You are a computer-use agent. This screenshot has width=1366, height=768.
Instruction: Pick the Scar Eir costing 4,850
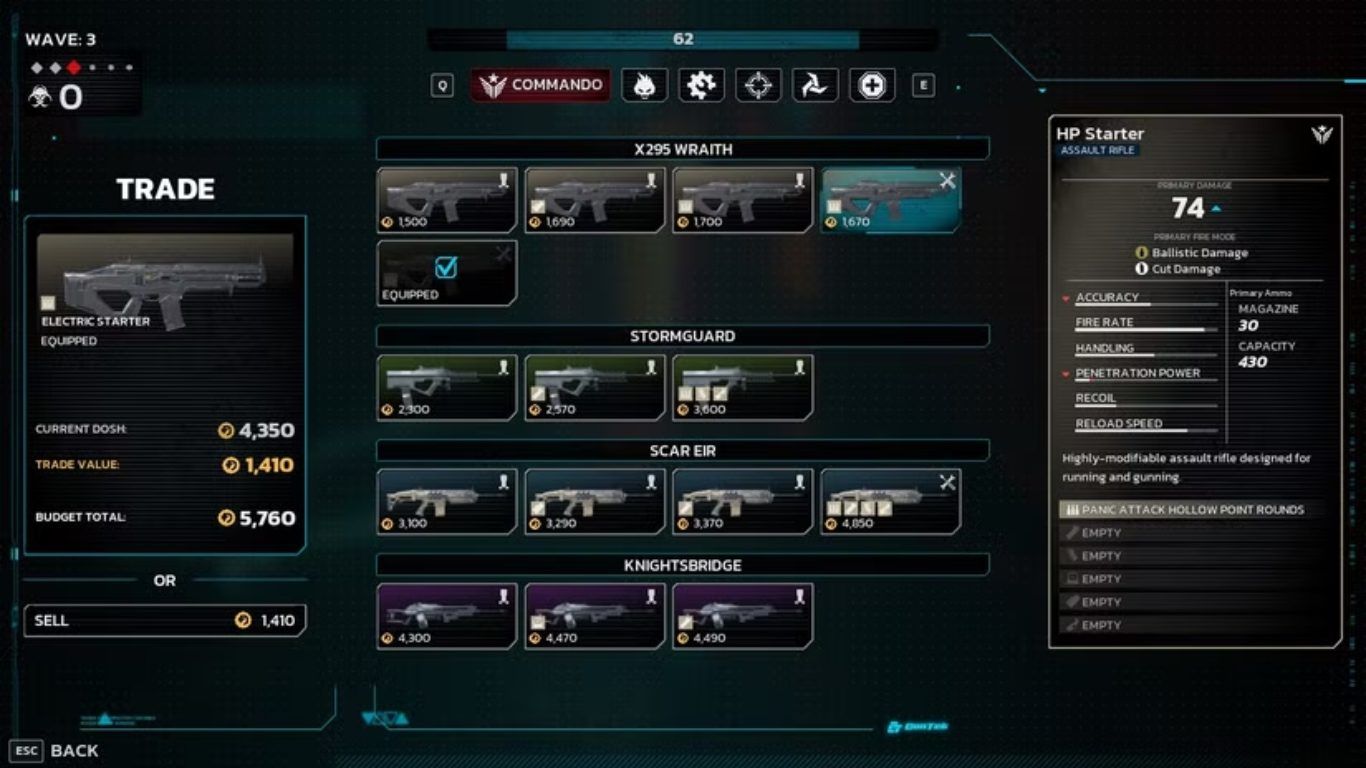(891, 501)
